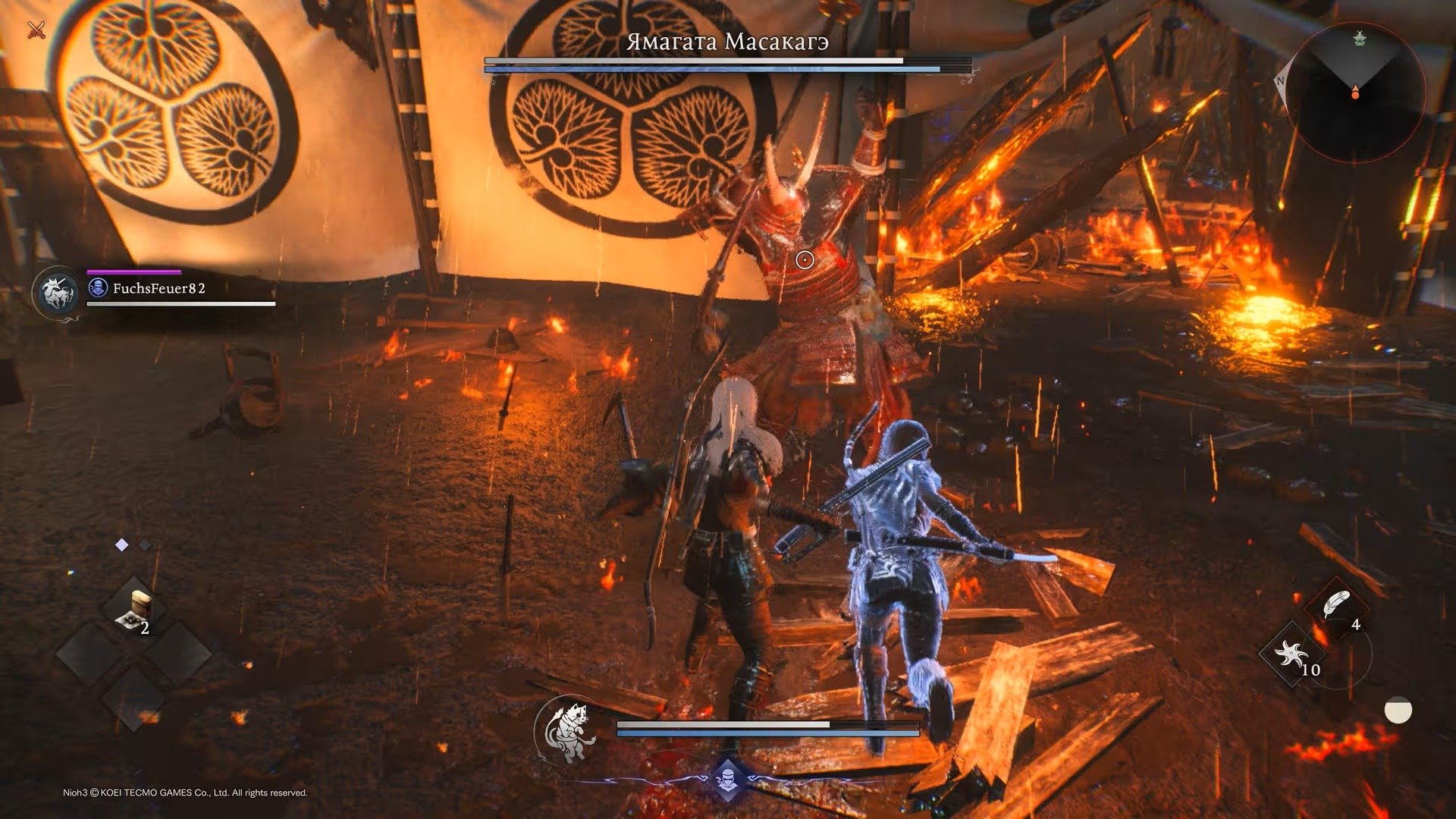Activate the ninja style emblem
This screenshot has height=819, width=1456.
[727, 779]
